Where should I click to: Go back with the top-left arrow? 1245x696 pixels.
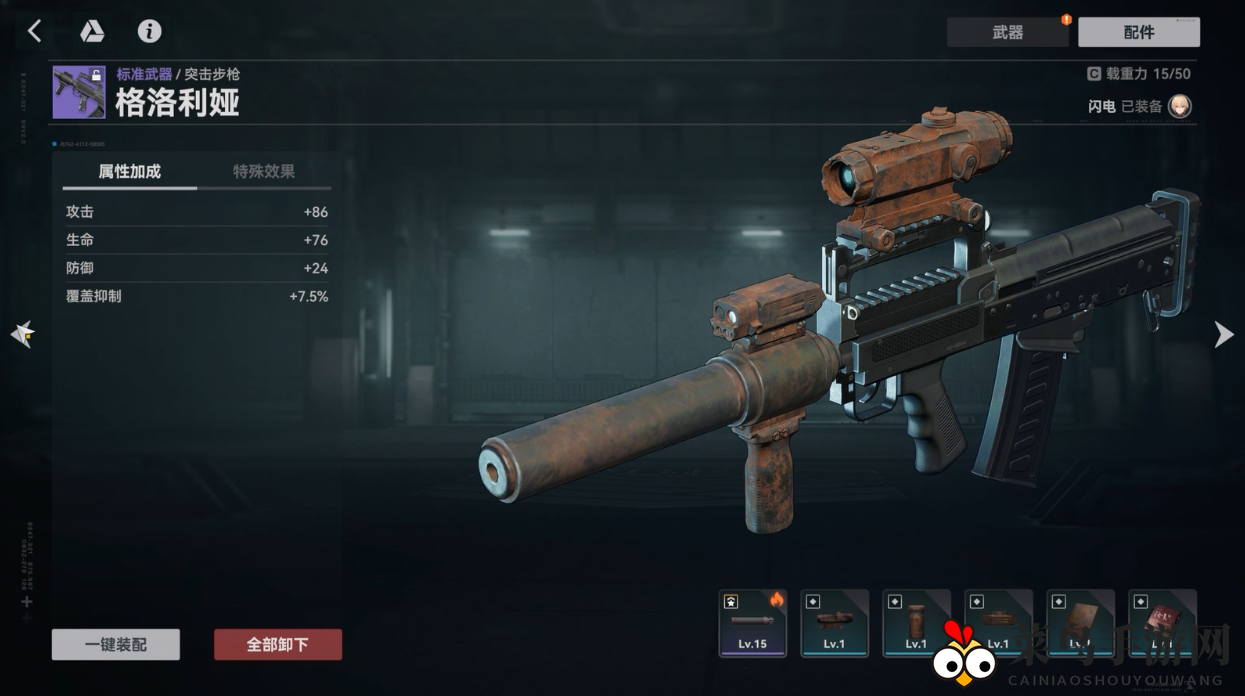34,31
